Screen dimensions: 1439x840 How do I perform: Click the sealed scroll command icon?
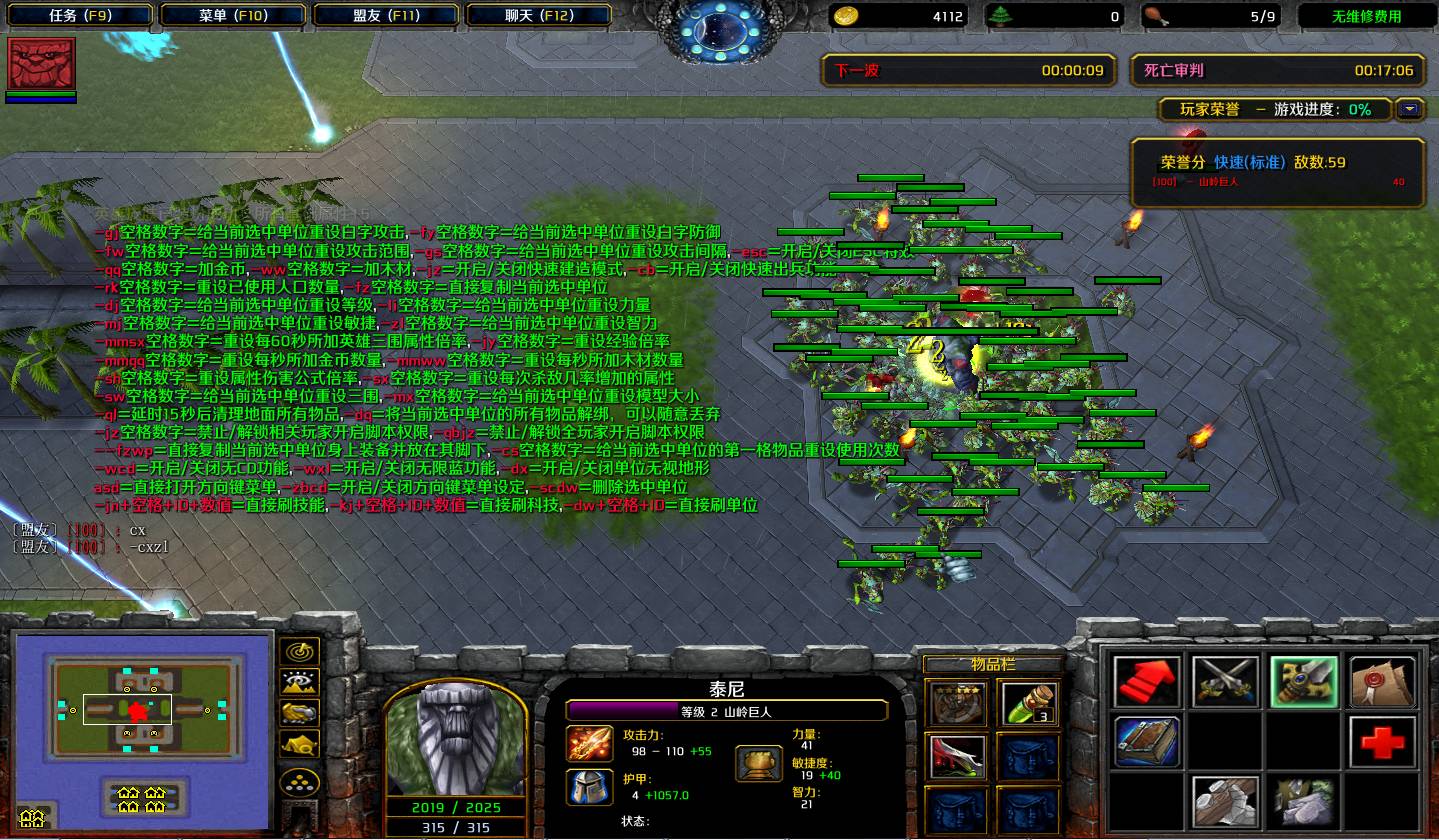coord(1382,682)
